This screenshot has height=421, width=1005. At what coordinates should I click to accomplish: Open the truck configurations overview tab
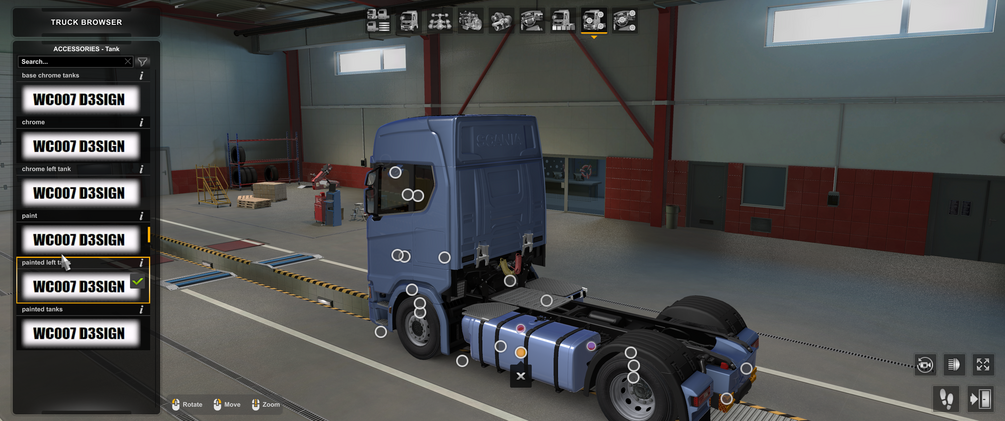378,19
